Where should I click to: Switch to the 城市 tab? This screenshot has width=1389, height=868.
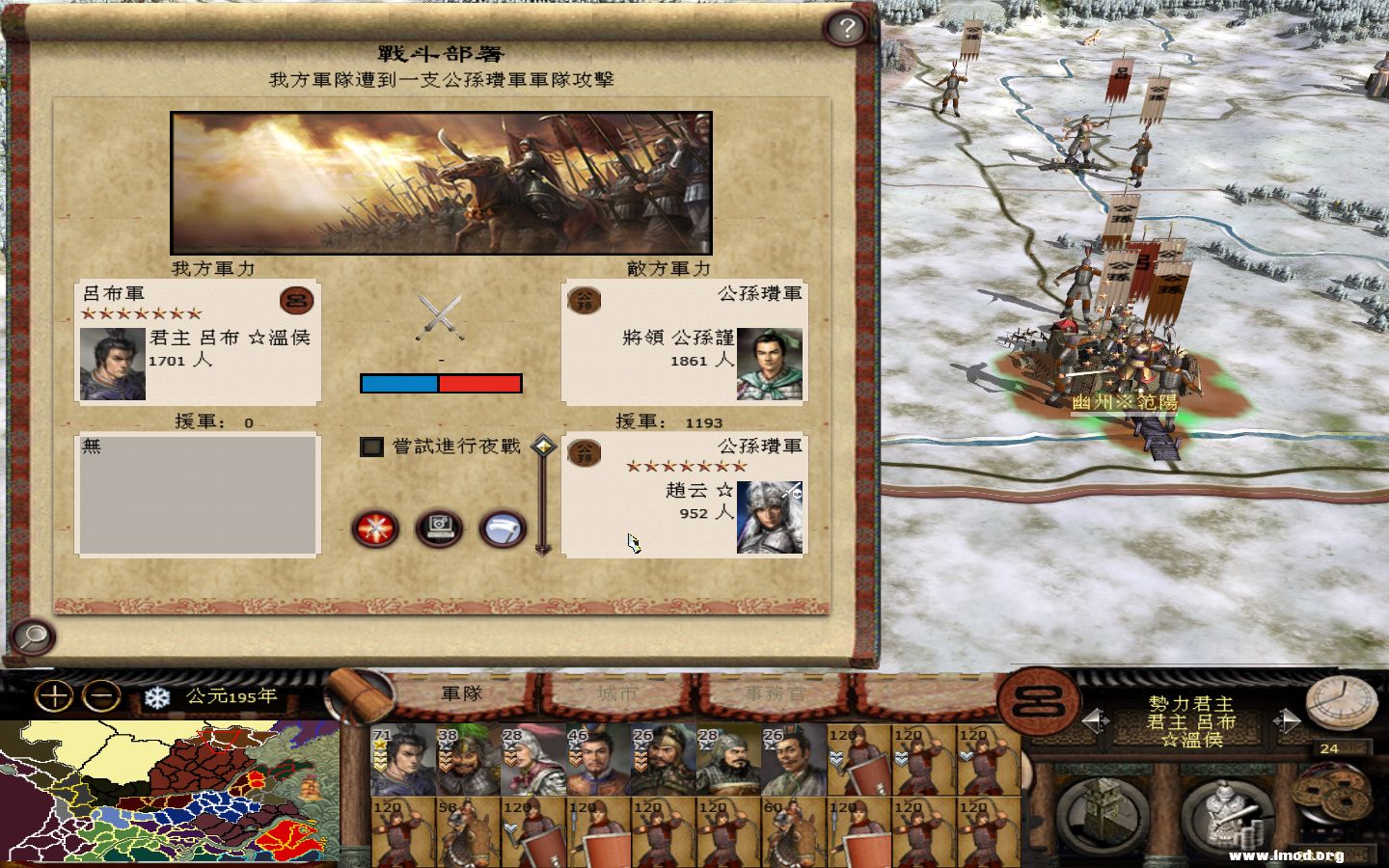618,692
